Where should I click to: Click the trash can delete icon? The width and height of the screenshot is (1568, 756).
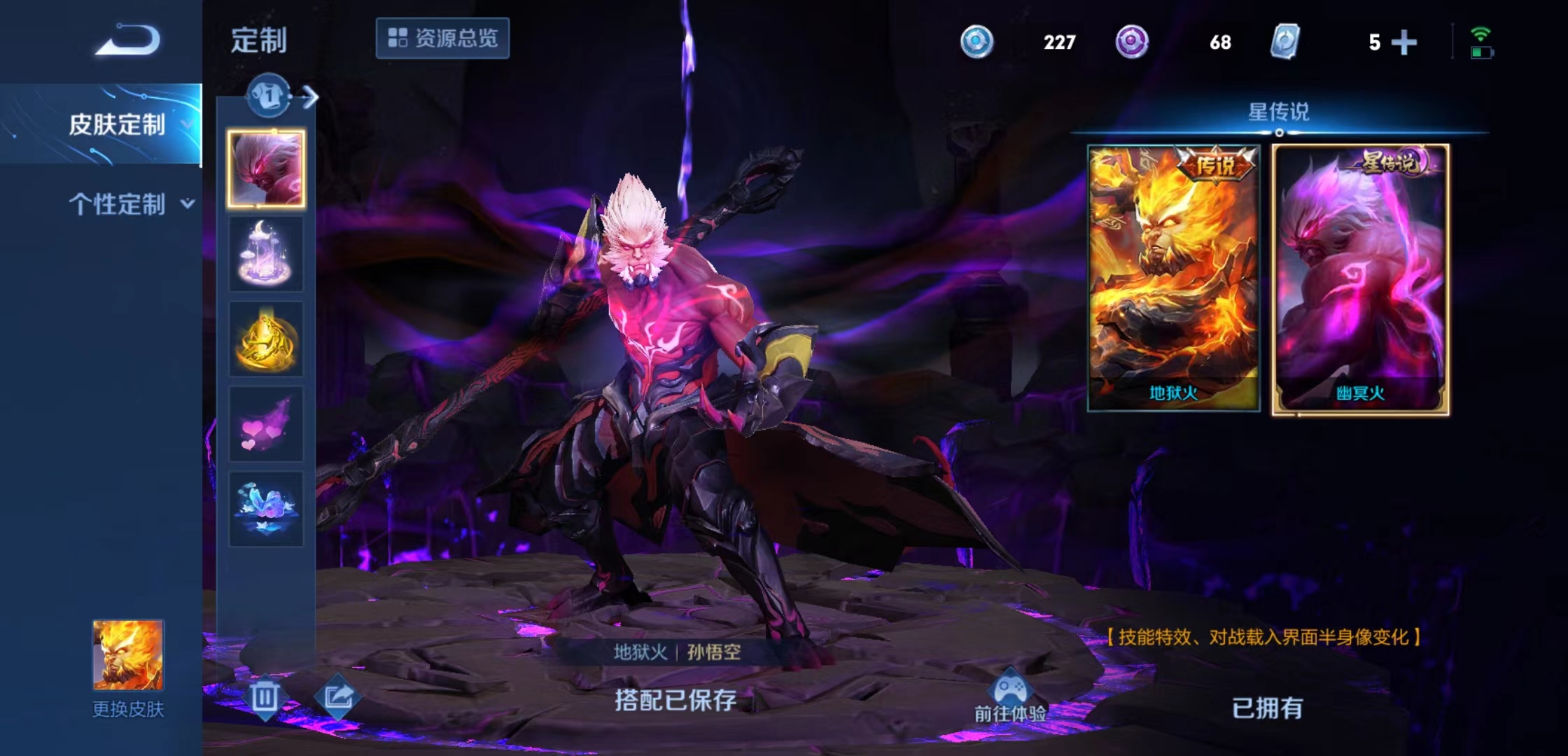coord(265,696)
